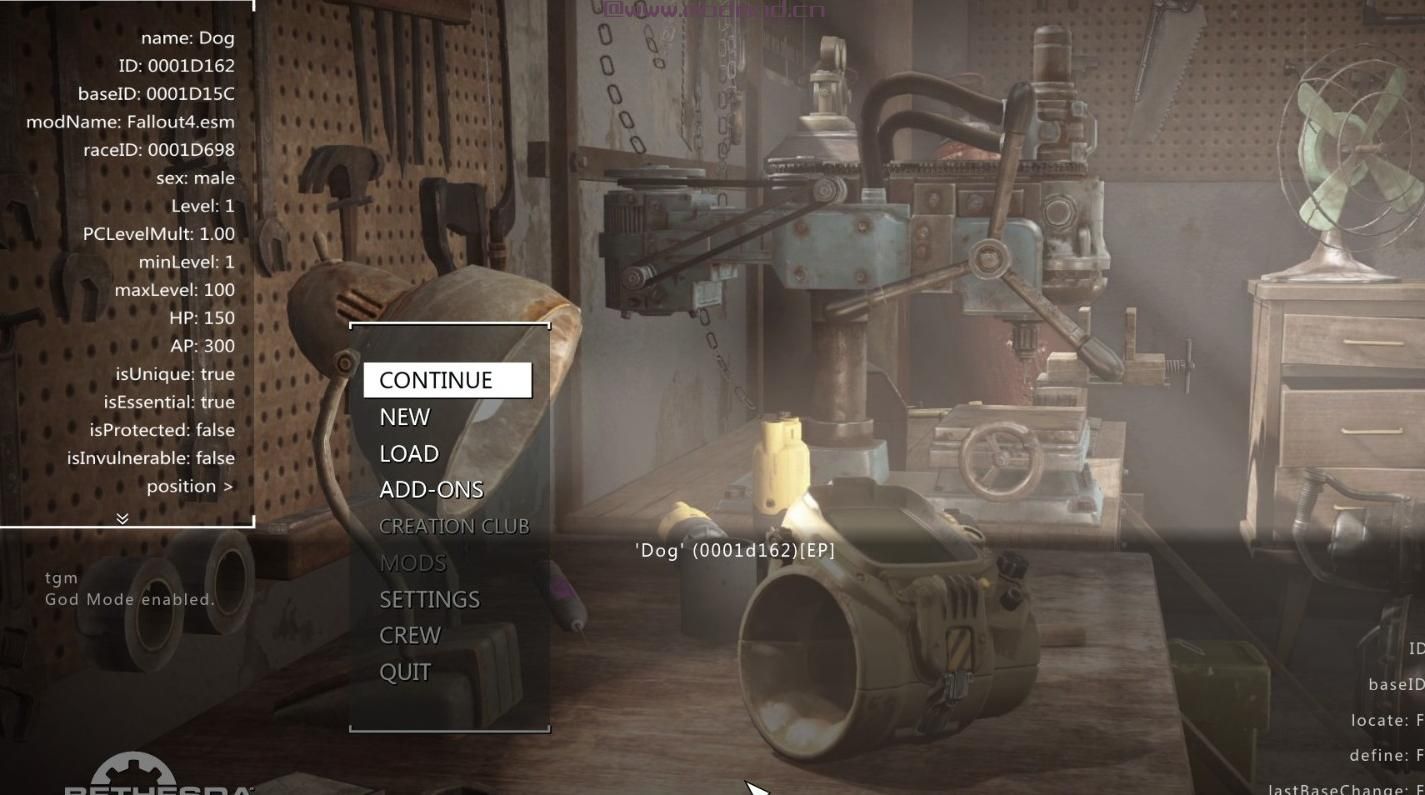Click the double-chevron arrow below the info panel
The height and width of the screenshot is (795, 1425).
[x=122, y=518]
